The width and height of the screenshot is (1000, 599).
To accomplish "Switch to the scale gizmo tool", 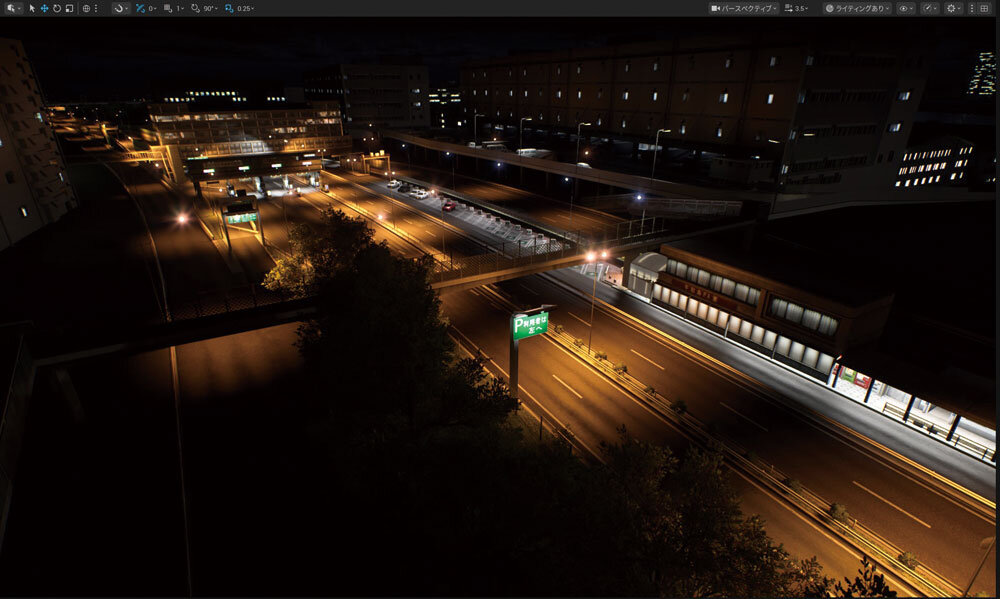I will [68, 8].
